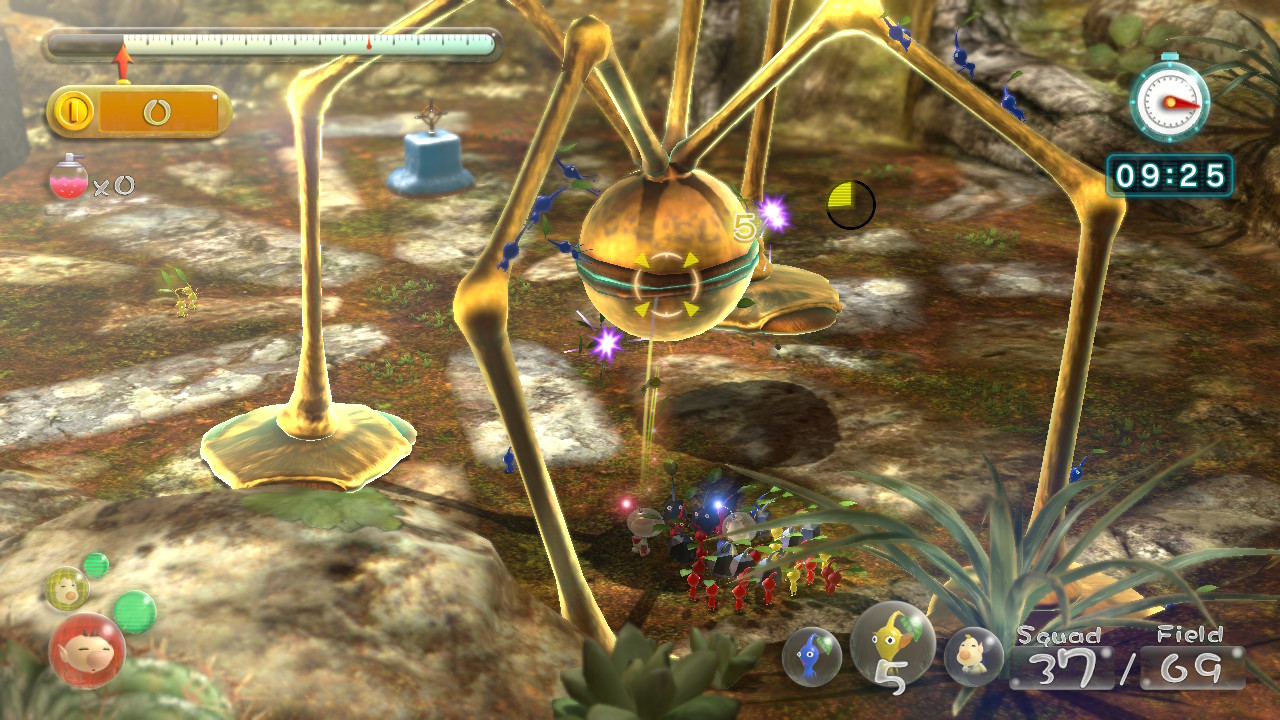This screenshot has height=720, width=1280.
Task: Select the red-bubble captain portrait
Action: click(87, 650)
